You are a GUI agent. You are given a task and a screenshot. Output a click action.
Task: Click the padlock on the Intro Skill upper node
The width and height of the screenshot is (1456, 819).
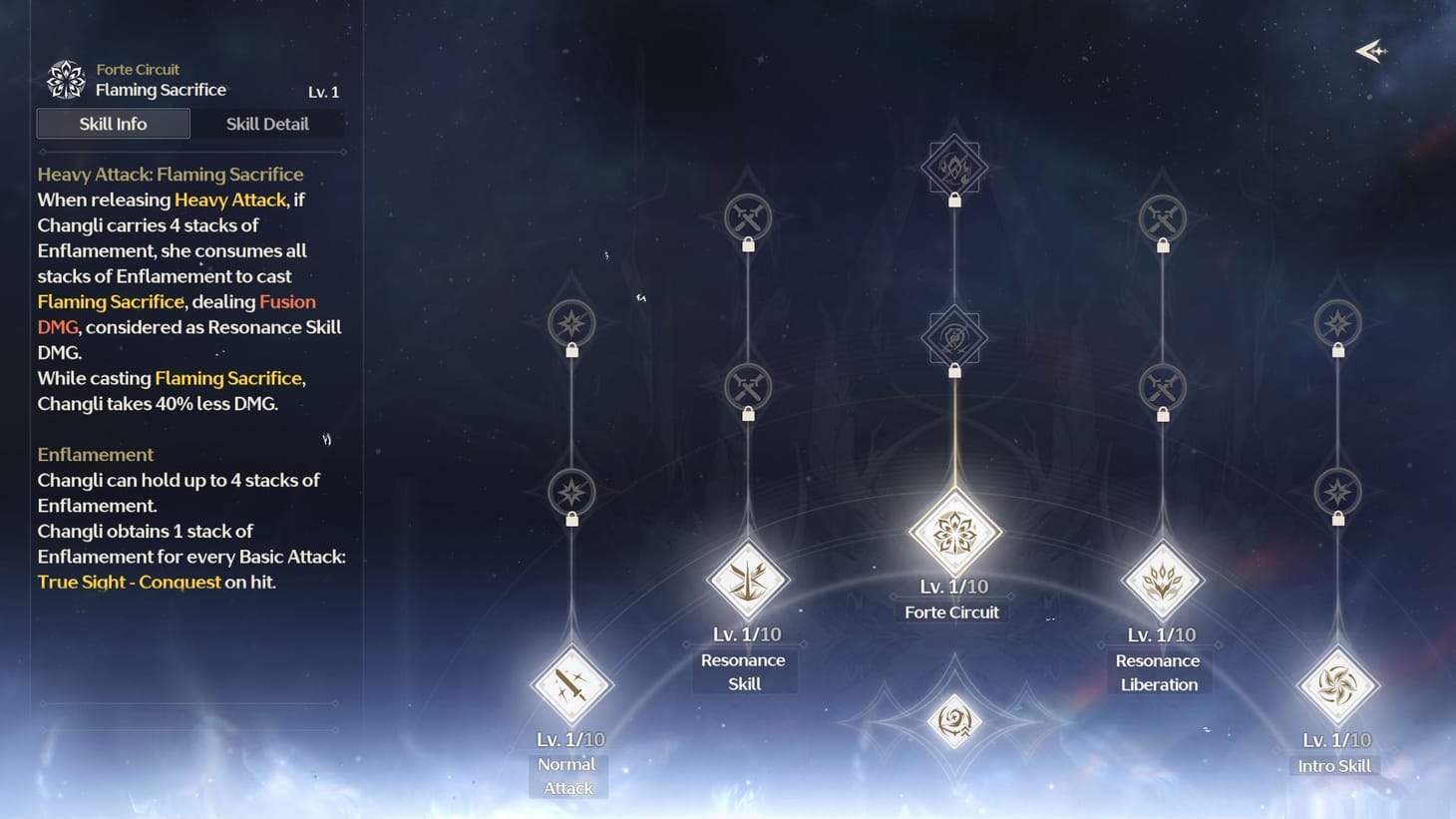[x=1335, y=350]
